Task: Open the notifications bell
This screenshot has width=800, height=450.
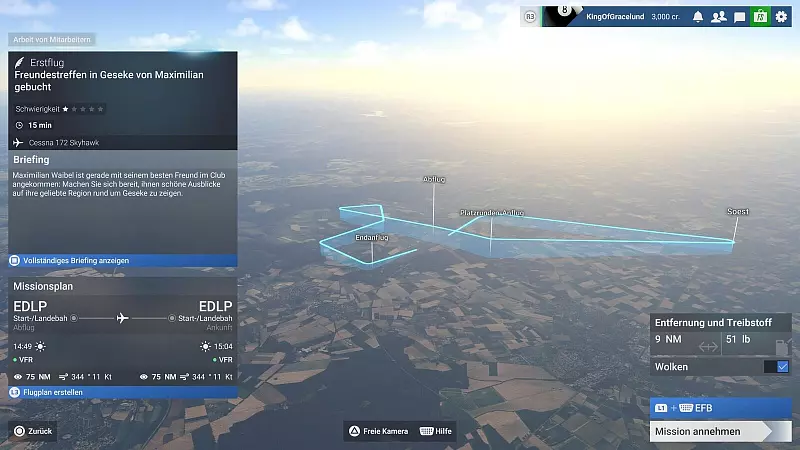Action: 698,17
